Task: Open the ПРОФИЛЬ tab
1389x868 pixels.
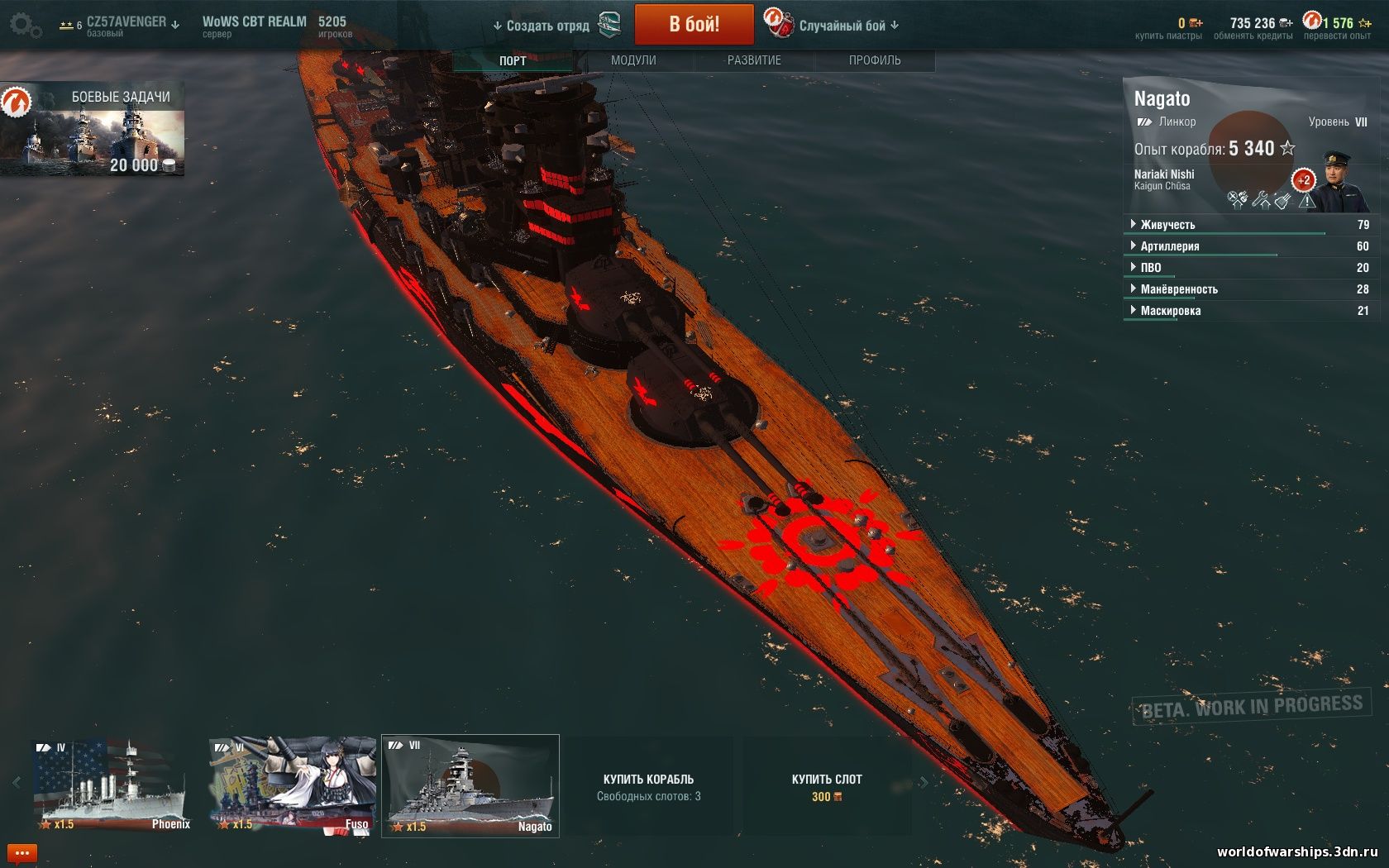Action: 874,60
